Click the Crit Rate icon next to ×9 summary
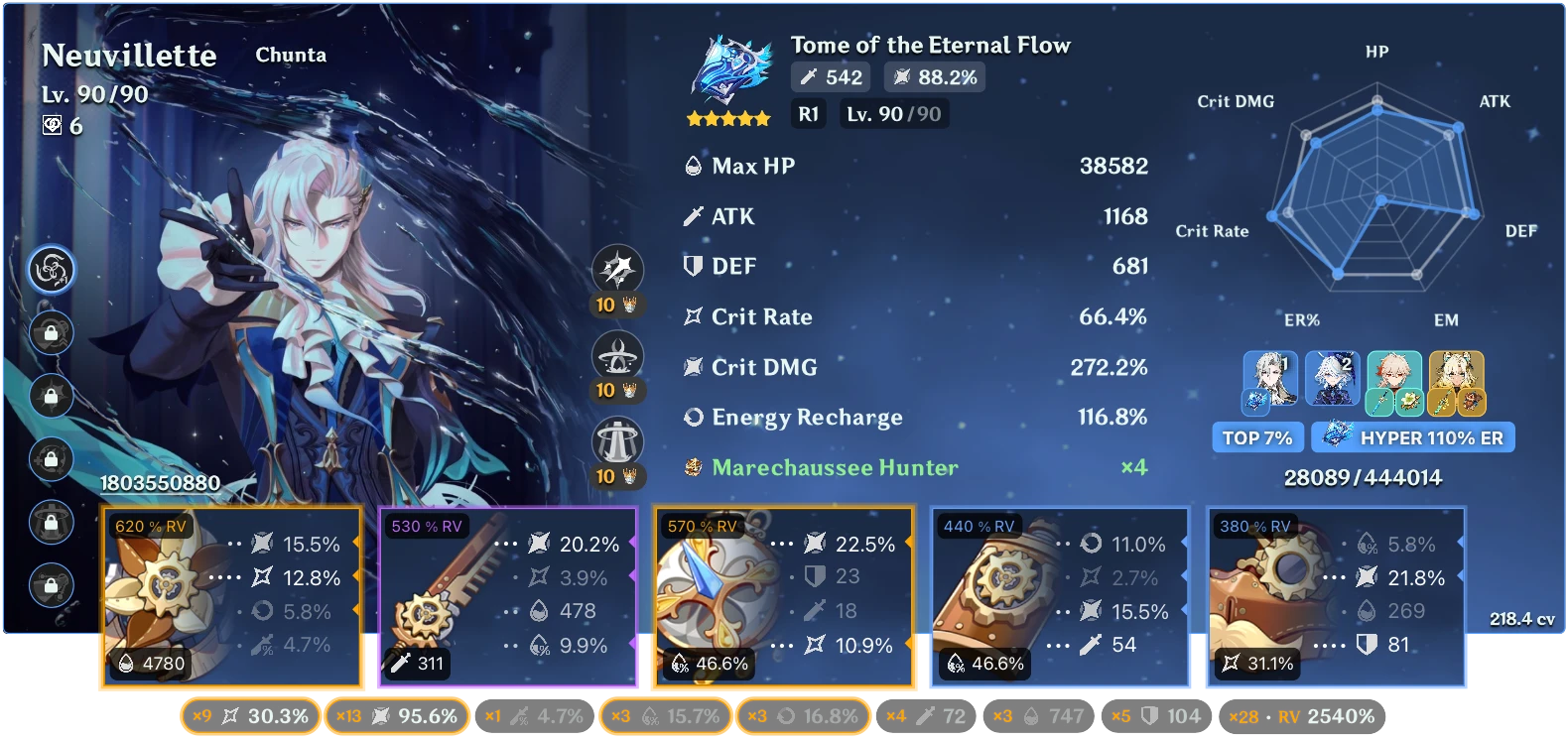The height and width of the screenshot is (741, 1568). tap(232, 715)
